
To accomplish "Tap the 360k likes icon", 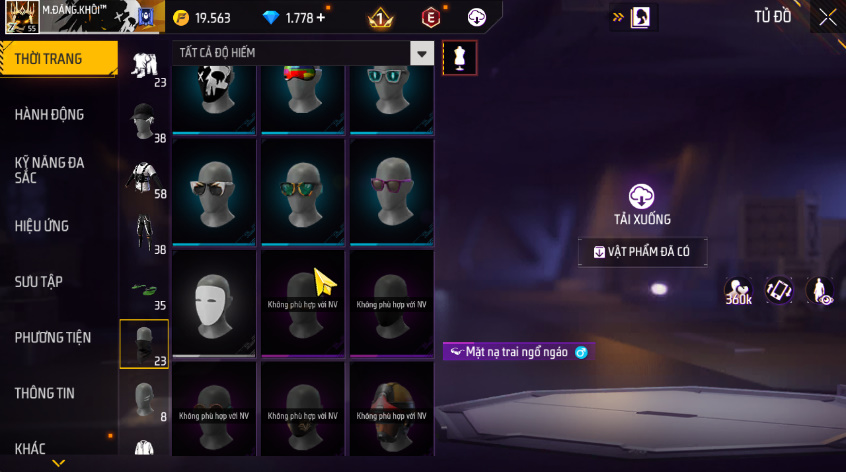I will [739, 291].
